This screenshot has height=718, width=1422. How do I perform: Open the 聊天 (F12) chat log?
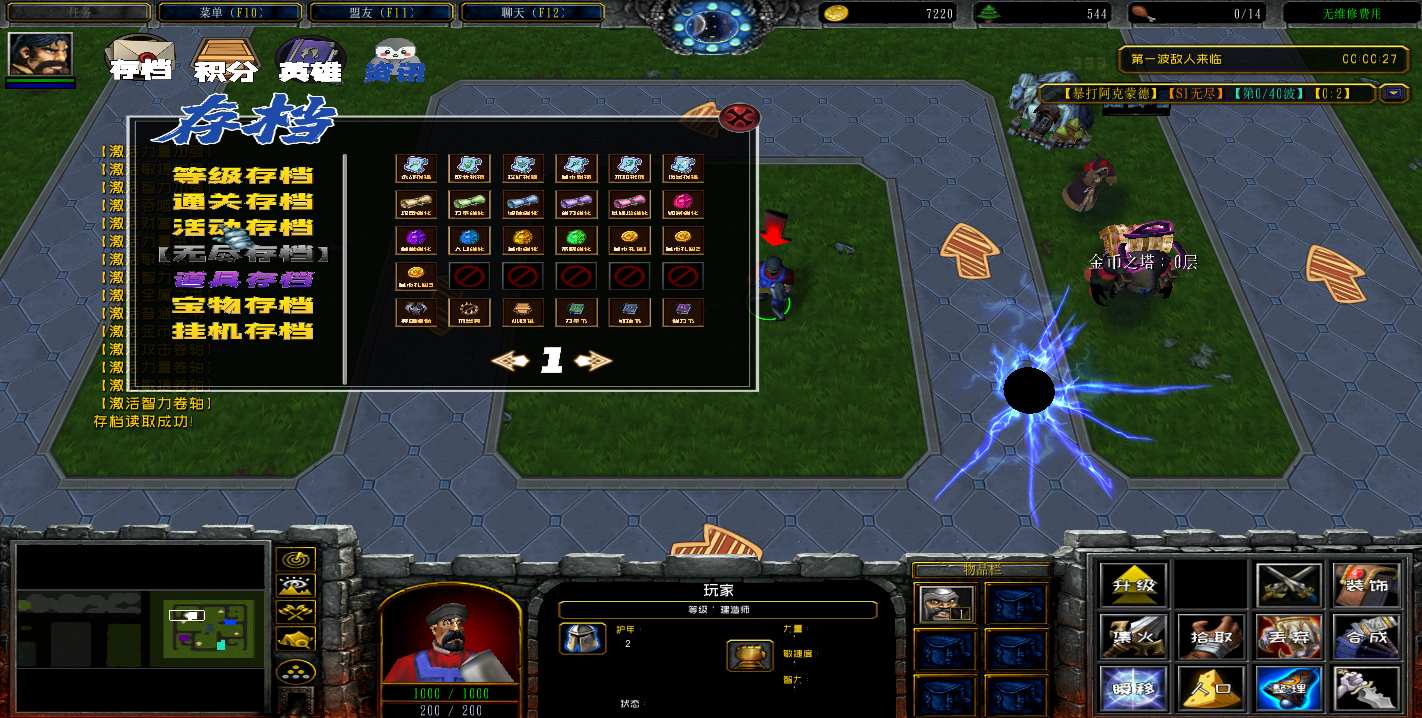[532, 13]
